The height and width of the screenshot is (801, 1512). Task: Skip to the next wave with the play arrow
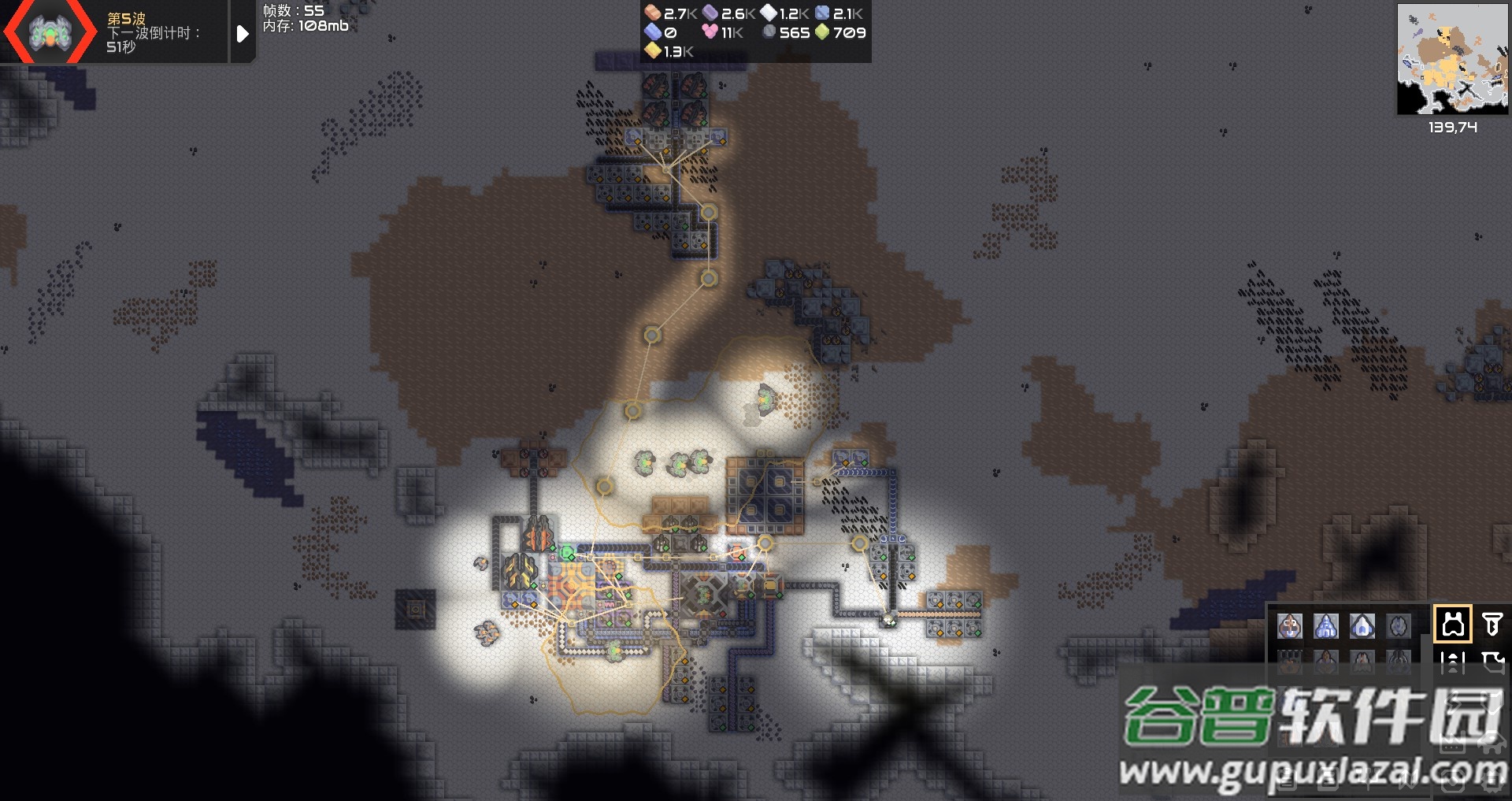(243, 33)
